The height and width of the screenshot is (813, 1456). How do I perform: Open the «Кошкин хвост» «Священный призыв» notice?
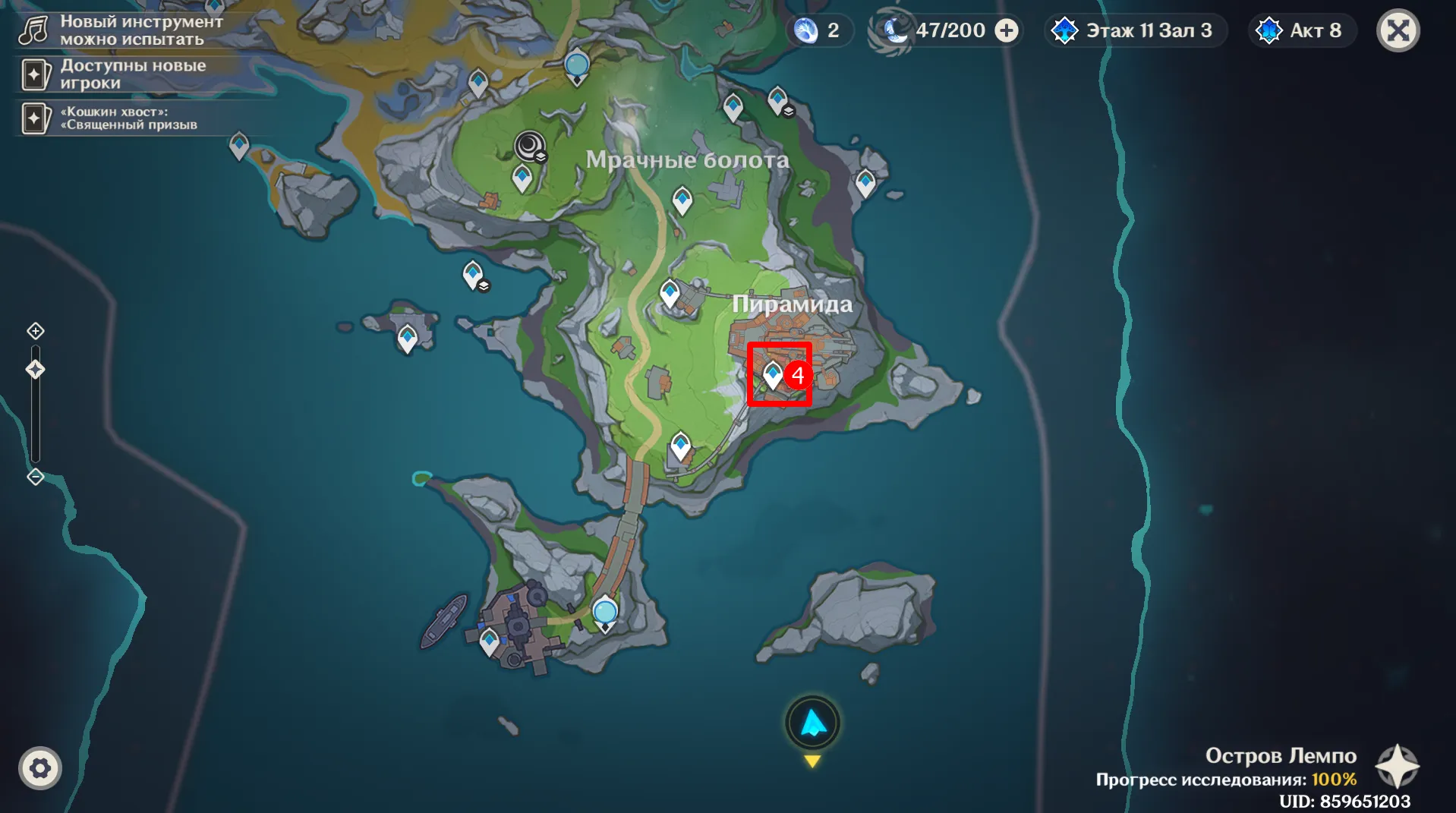point(121,118)
